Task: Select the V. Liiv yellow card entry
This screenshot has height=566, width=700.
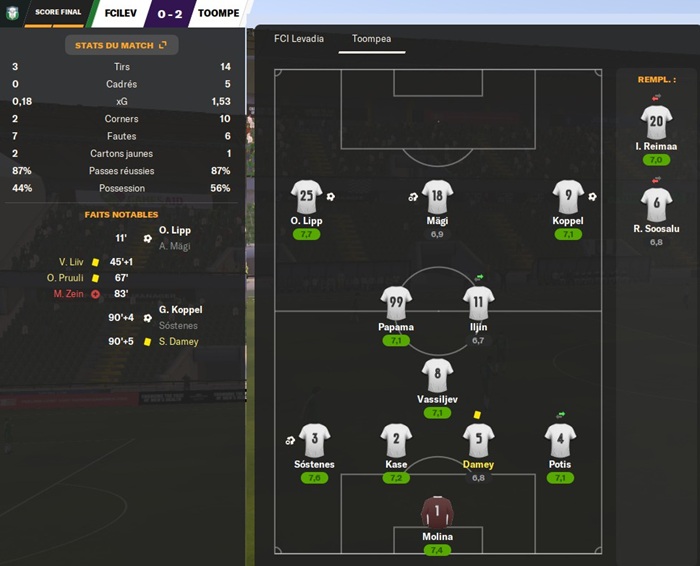Action: (x=76, y=262)
